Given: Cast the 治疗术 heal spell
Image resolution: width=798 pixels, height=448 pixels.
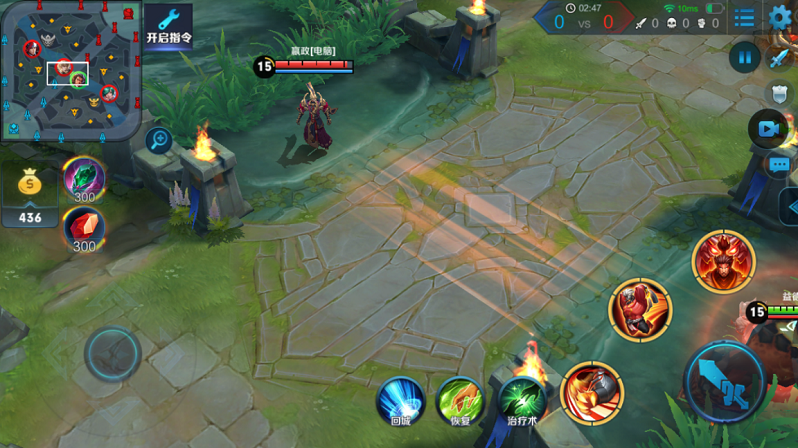Looking at the screenshot, I should point(521,399).
